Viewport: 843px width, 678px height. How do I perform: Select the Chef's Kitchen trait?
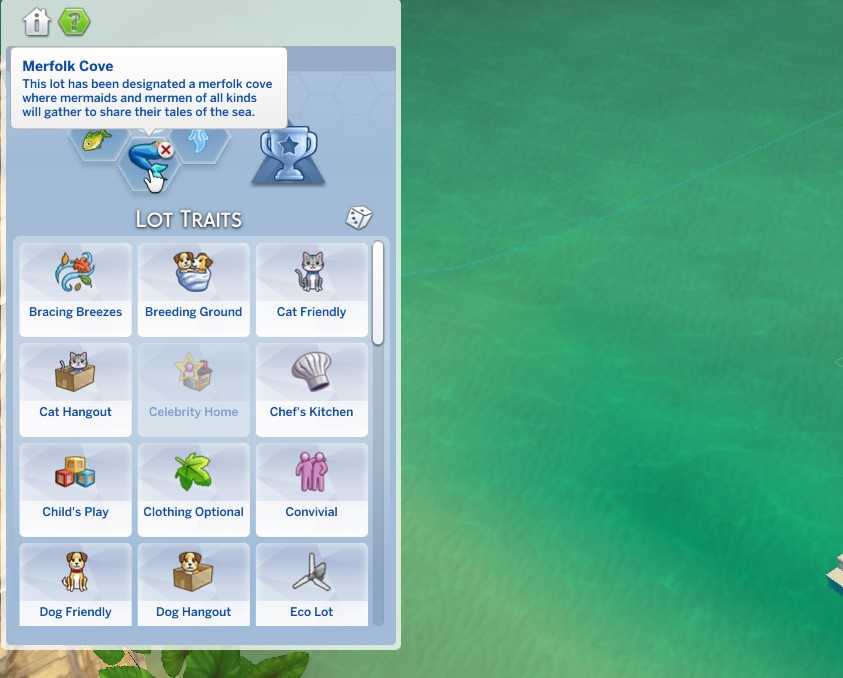tap(311, 389)
